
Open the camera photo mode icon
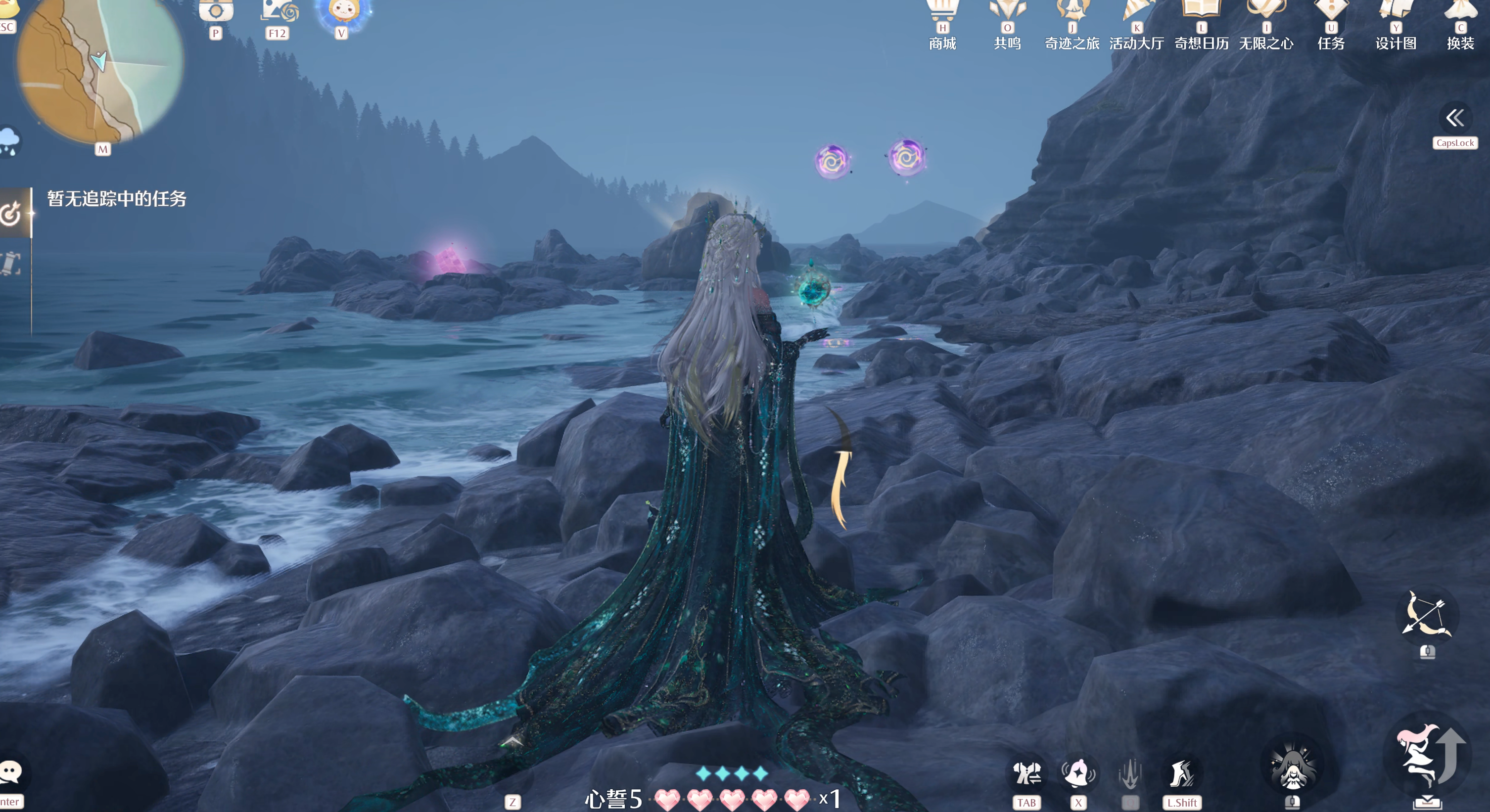pos(216,10)
